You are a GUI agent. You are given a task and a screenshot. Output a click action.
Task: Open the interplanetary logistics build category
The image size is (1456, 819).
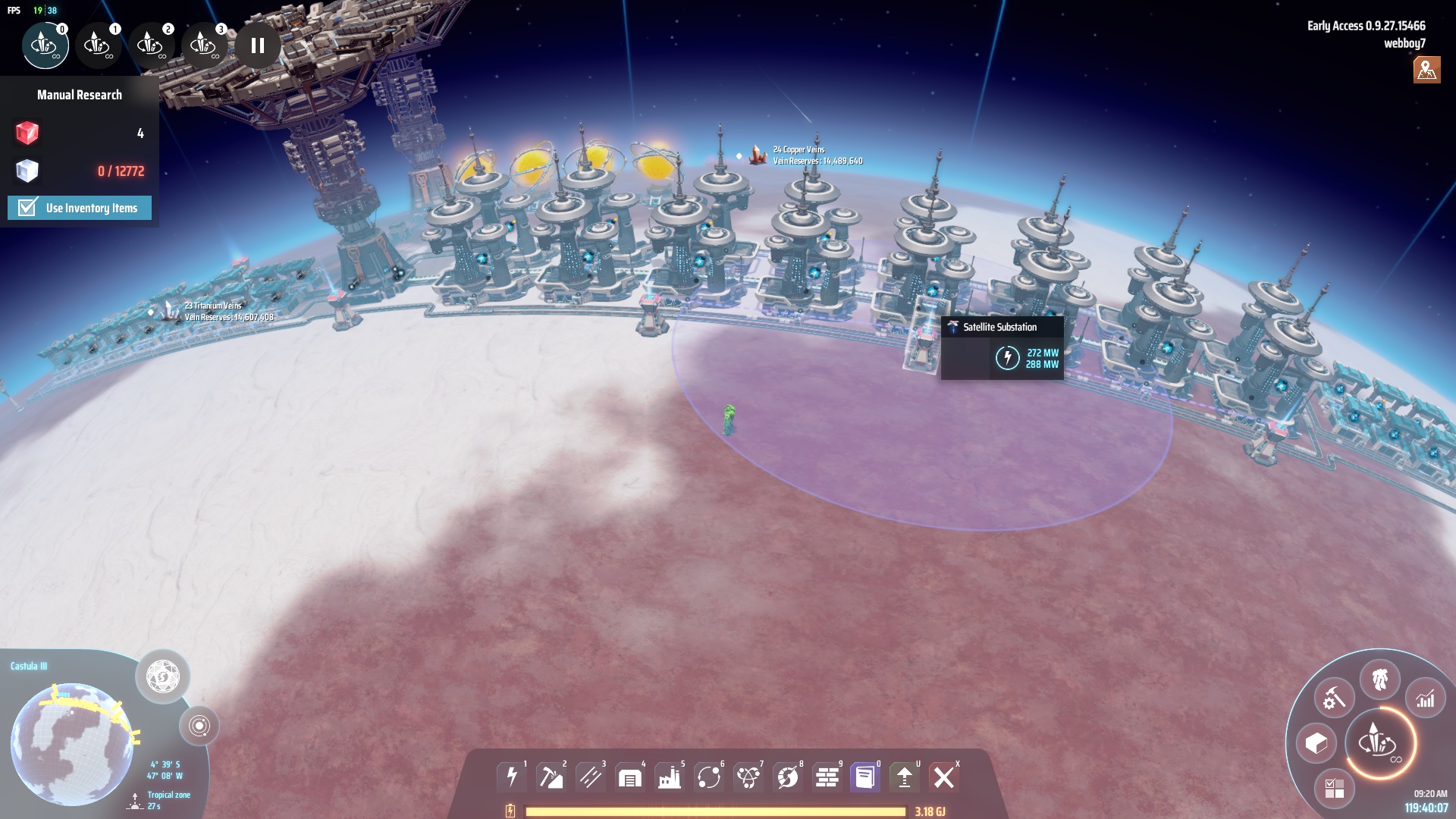[709, 777]
